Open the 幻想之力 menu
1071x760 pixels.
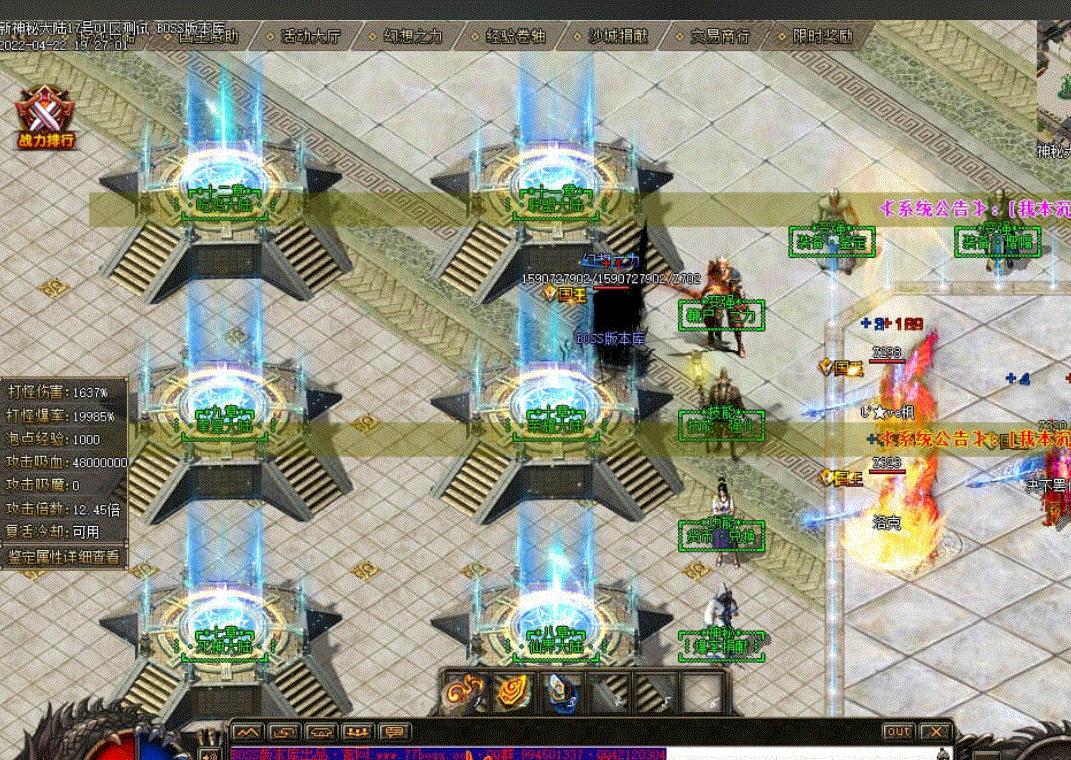click(413, 37)
